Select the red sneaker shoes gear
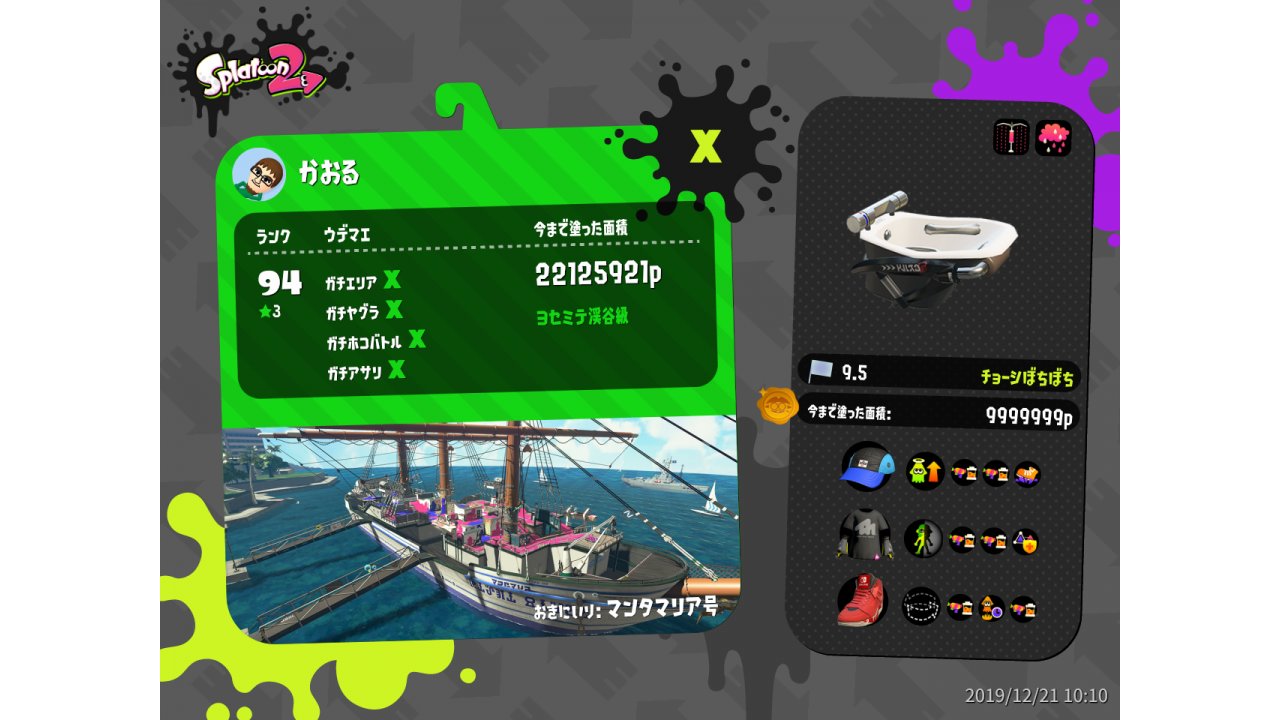Screen dimensions: 1280x720 862,601
